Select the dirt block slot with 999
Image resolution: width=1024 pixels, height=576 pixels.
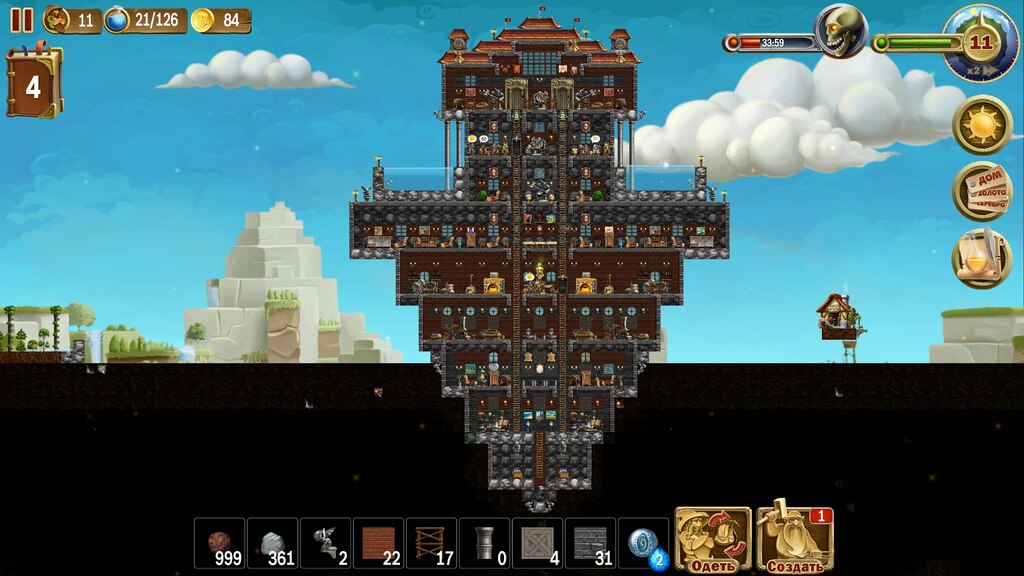click(219, 543)
